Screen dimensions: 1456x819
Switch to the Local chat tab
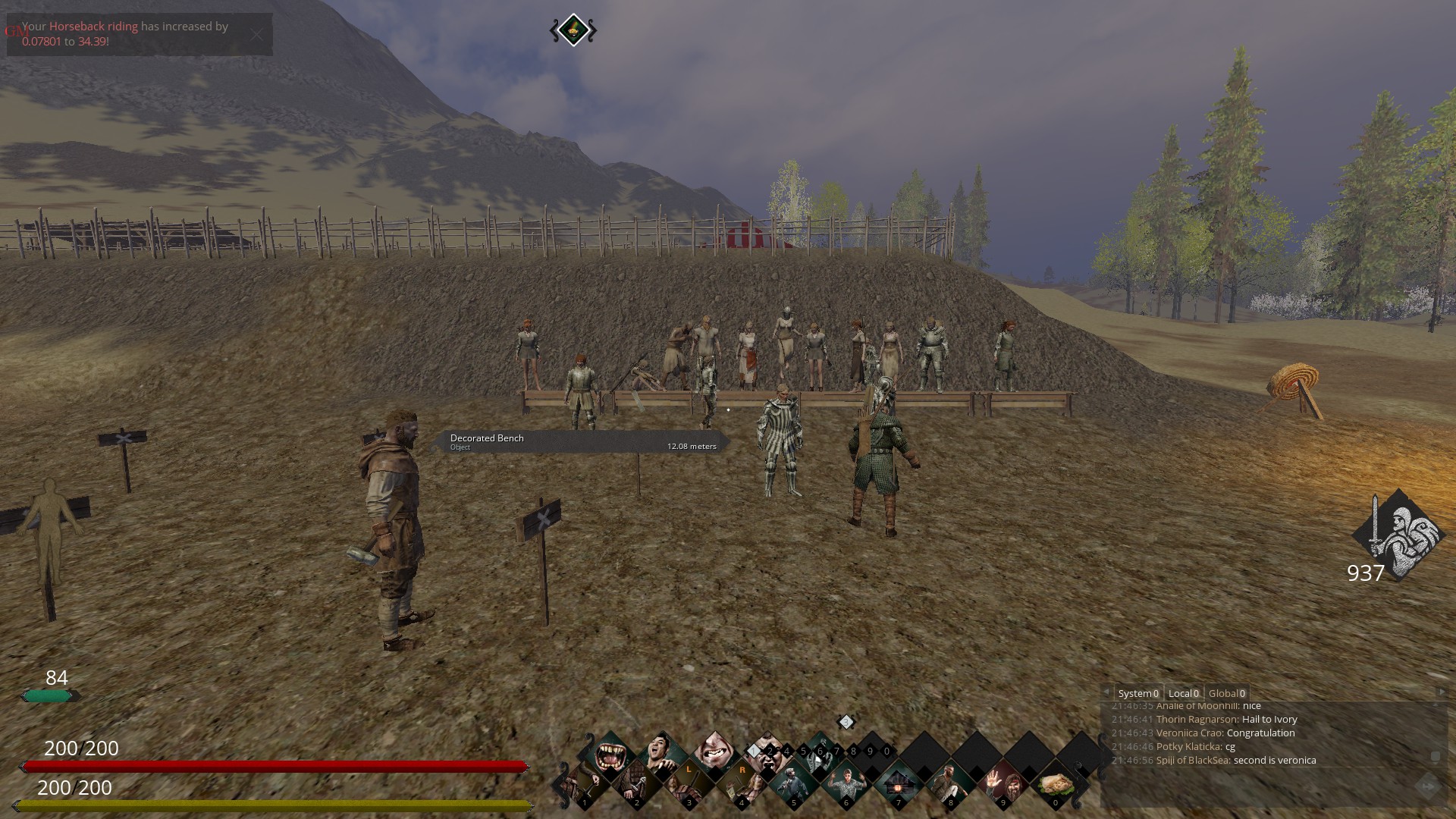[x=1183, y=693]
